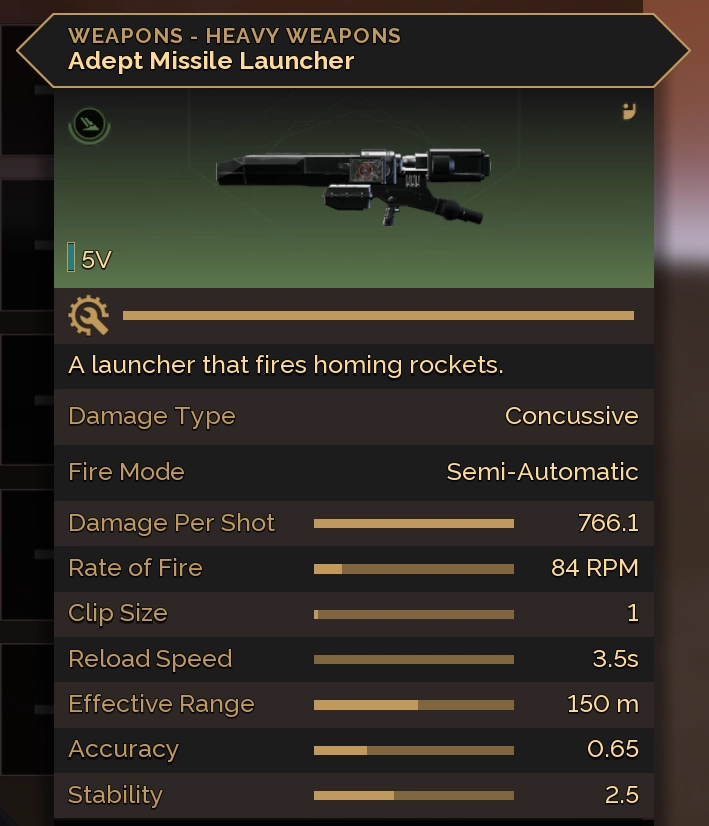
Task: Click the green heavy weapon type icon
Action: (89, 124)
